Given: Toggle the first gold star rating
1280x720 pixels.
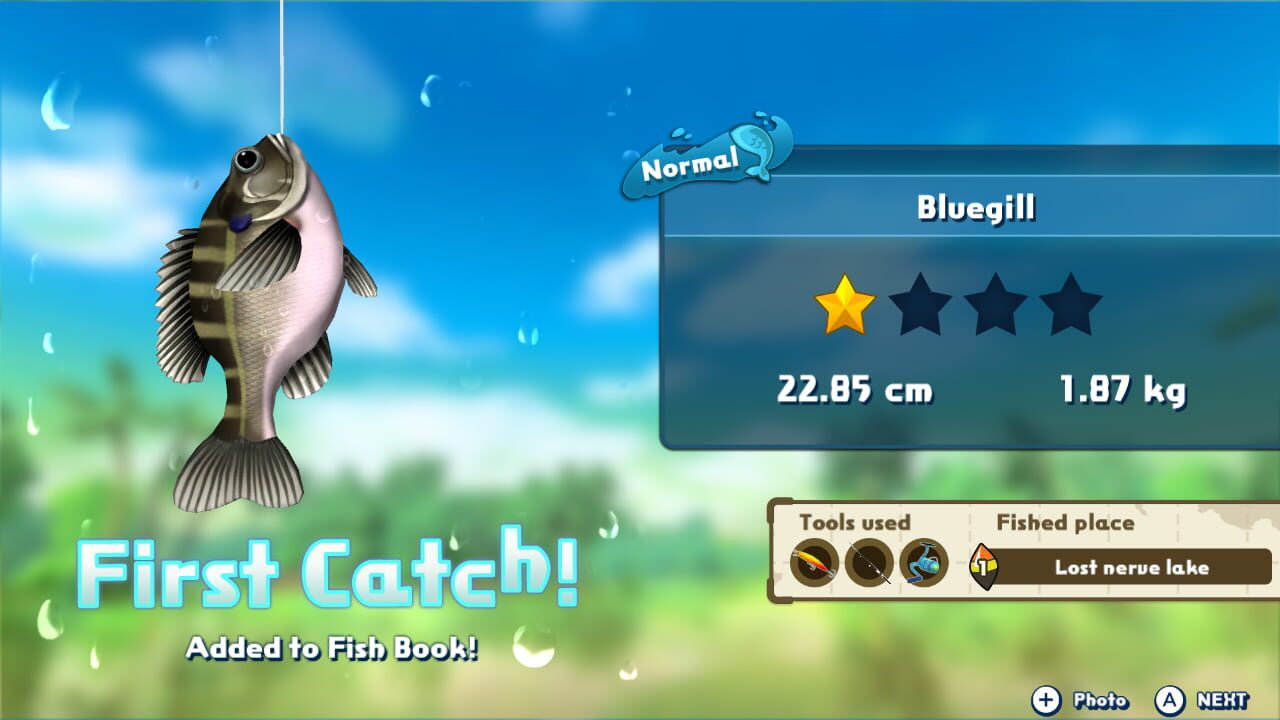Looking at the screenshot, I should click(843, 307).
